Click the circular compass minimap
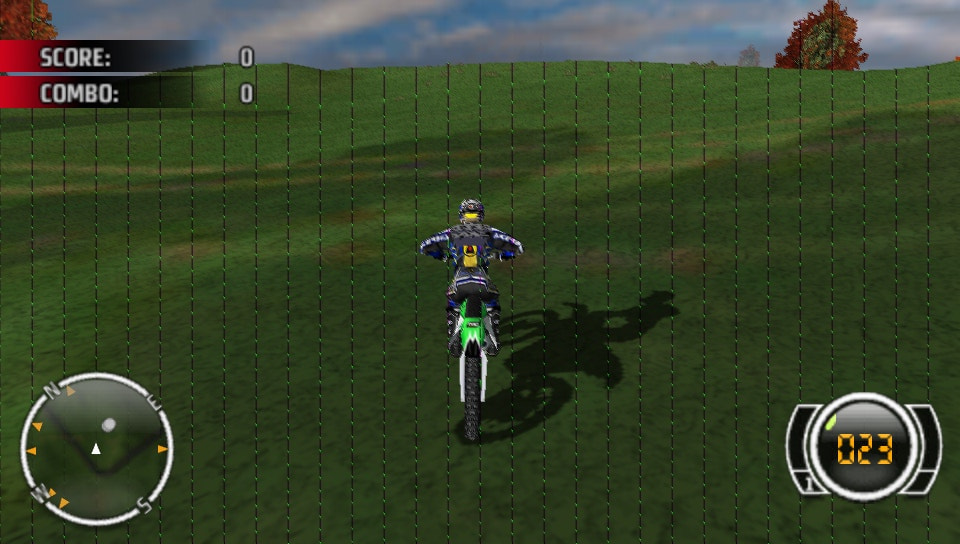Screen dimensions: 960x544 pos(96,448)
